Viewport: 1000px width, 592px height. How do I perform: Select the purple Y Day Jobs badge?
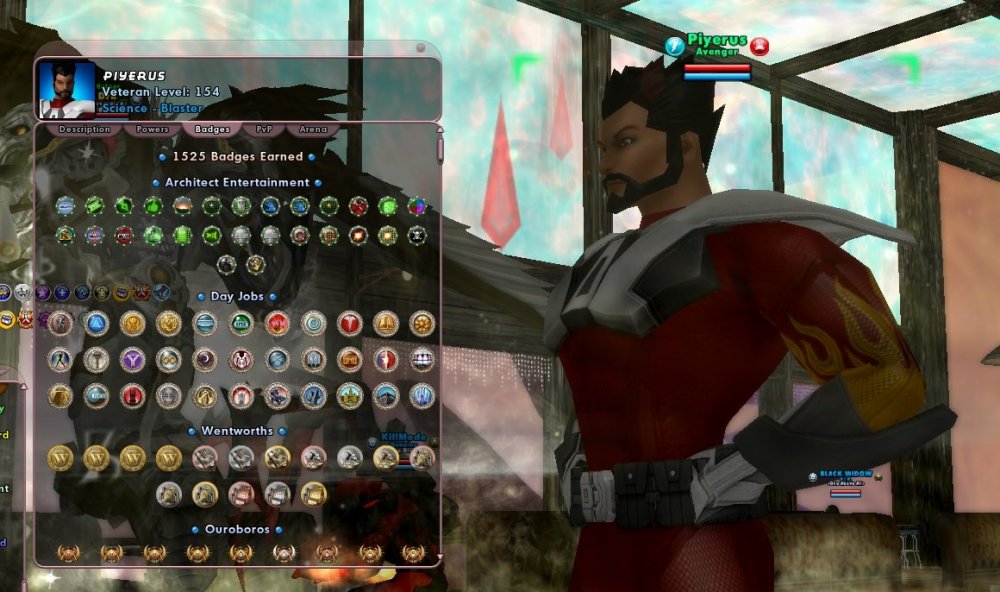[132, 359]
